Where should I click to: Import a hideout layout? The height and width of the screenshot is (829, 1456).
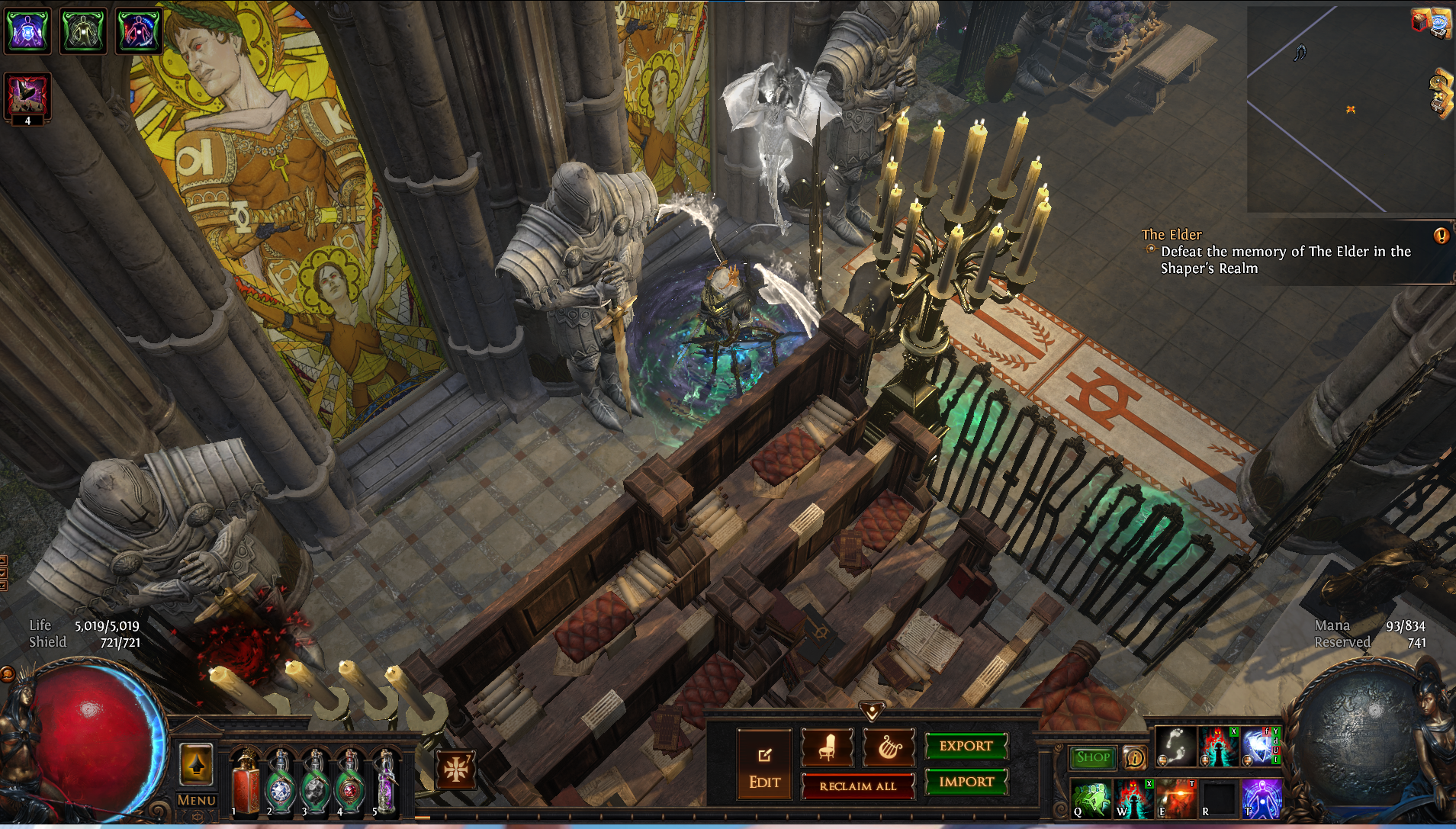coord(966,782)
